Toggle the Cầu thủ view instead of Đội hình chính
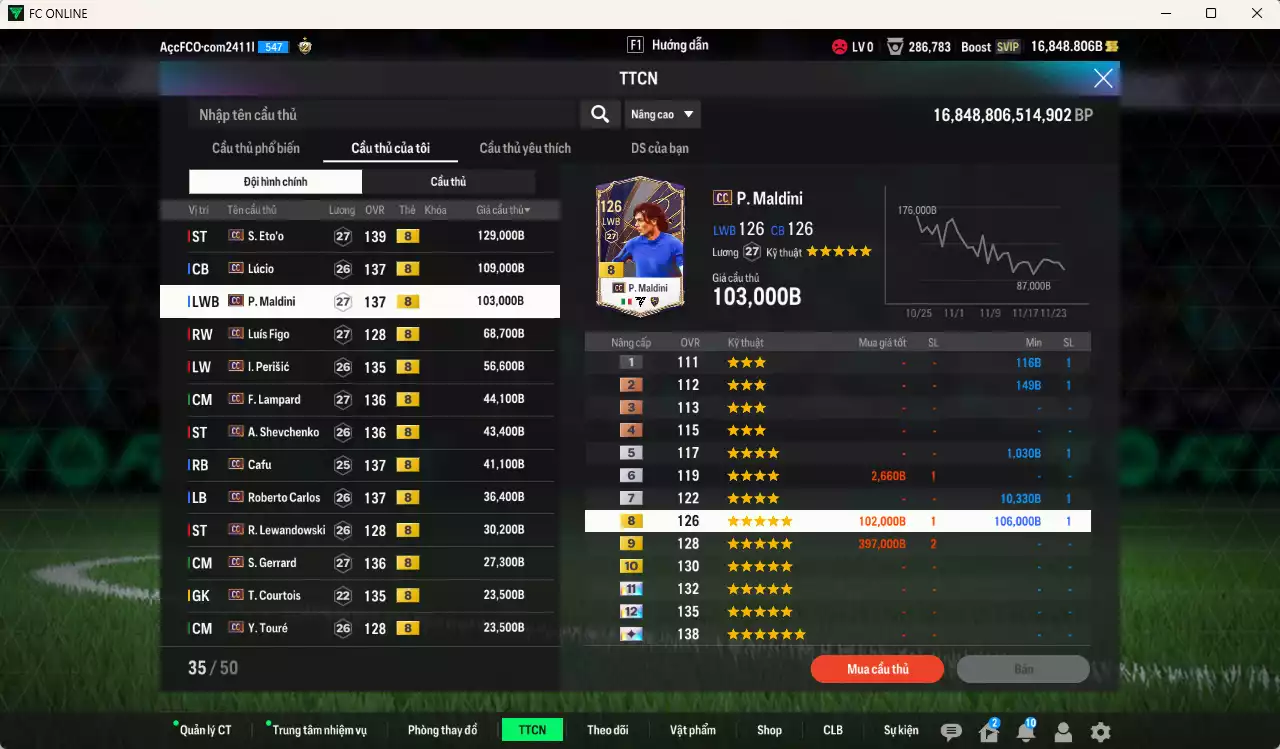The height and width of the screenshot is (749, 1280). 447,181
